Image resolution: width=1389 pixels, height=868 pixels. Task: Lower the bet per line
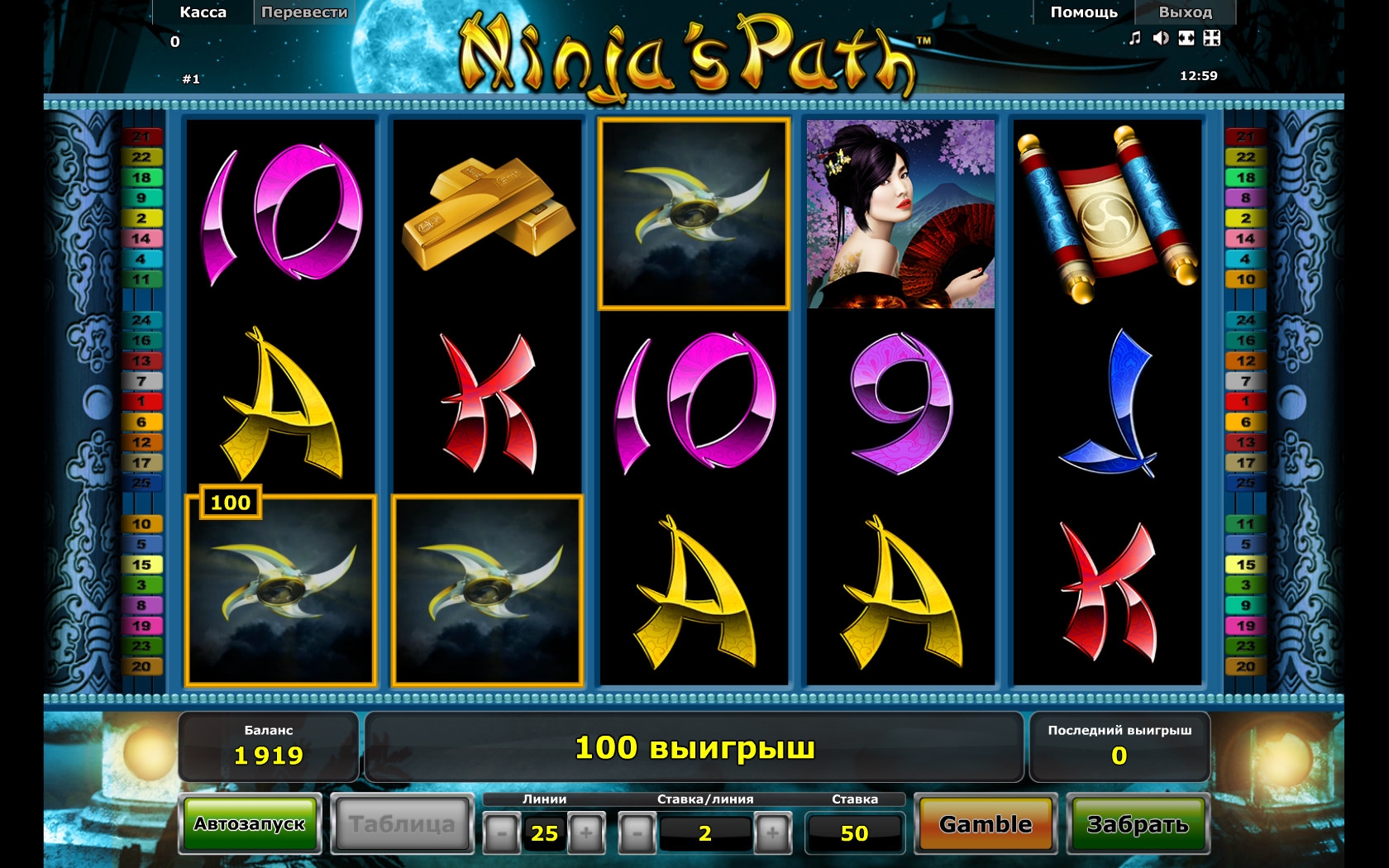pyautogui.click(x=637, y=832)
